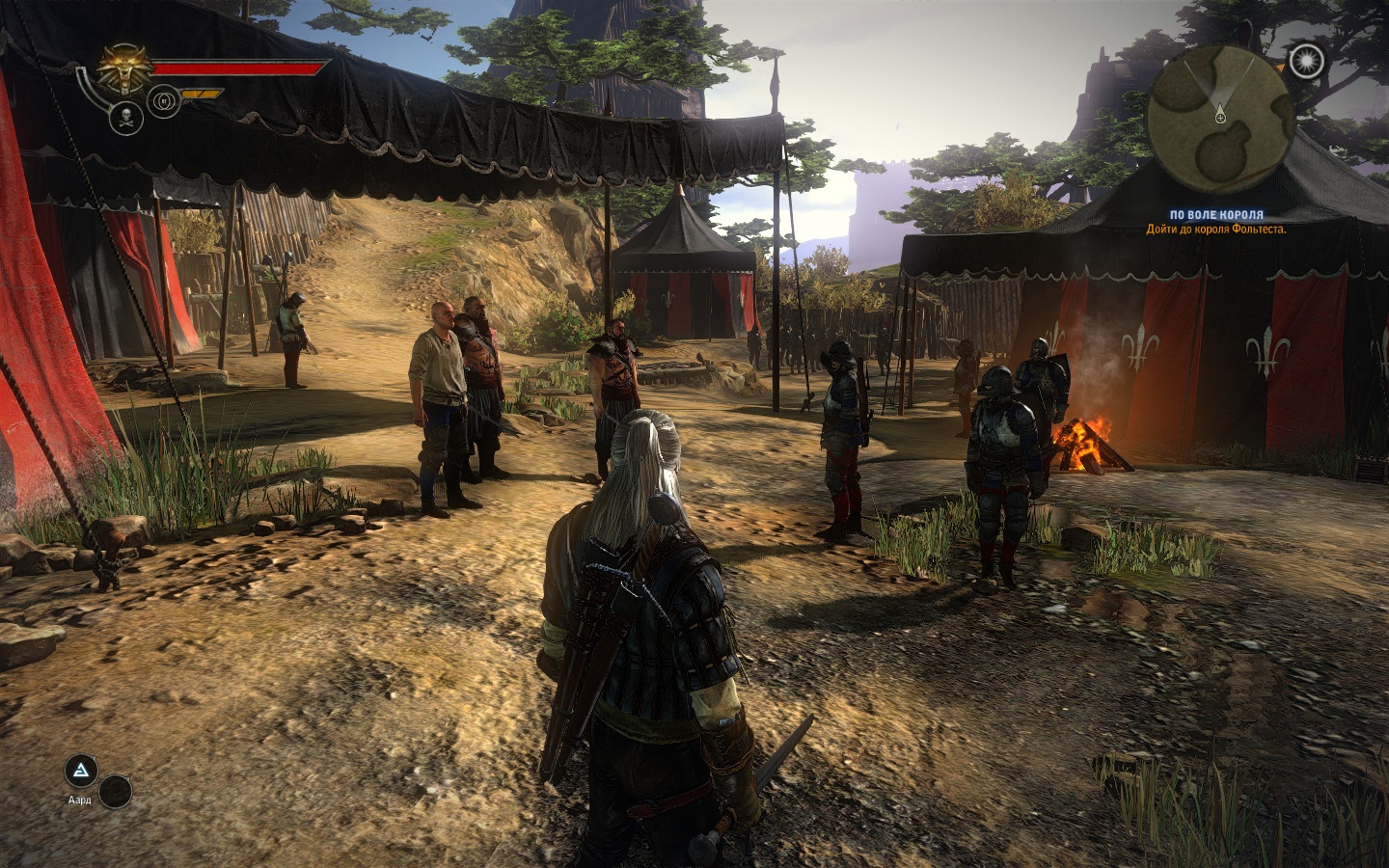Screen dimensions: 1389x868
Task: Click the vigor circles indicator
Action: point(164,100)
